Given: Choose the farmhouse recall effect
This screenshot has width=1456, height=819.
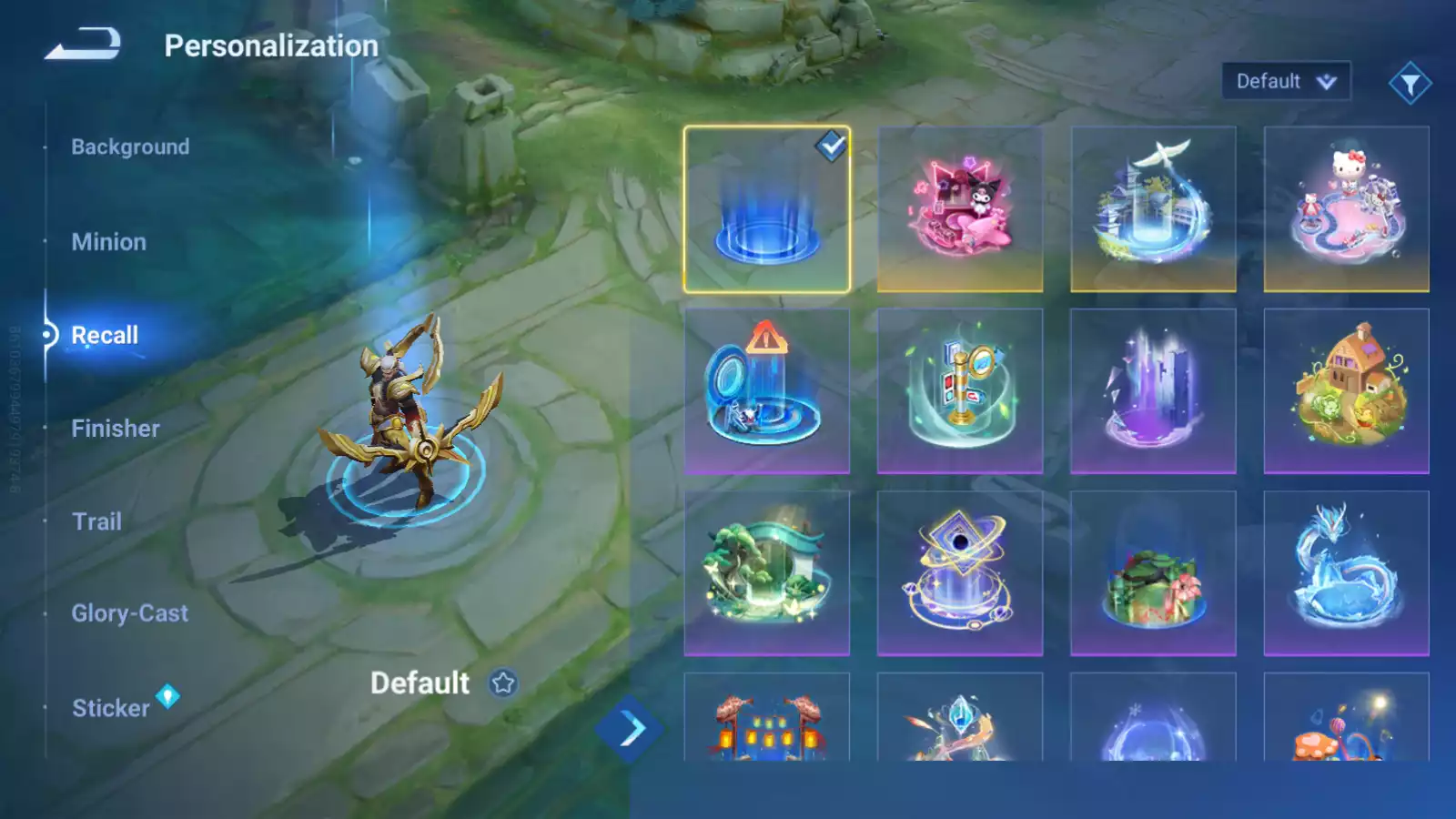Looking at the screenshot, I should tap(1346, 391).
